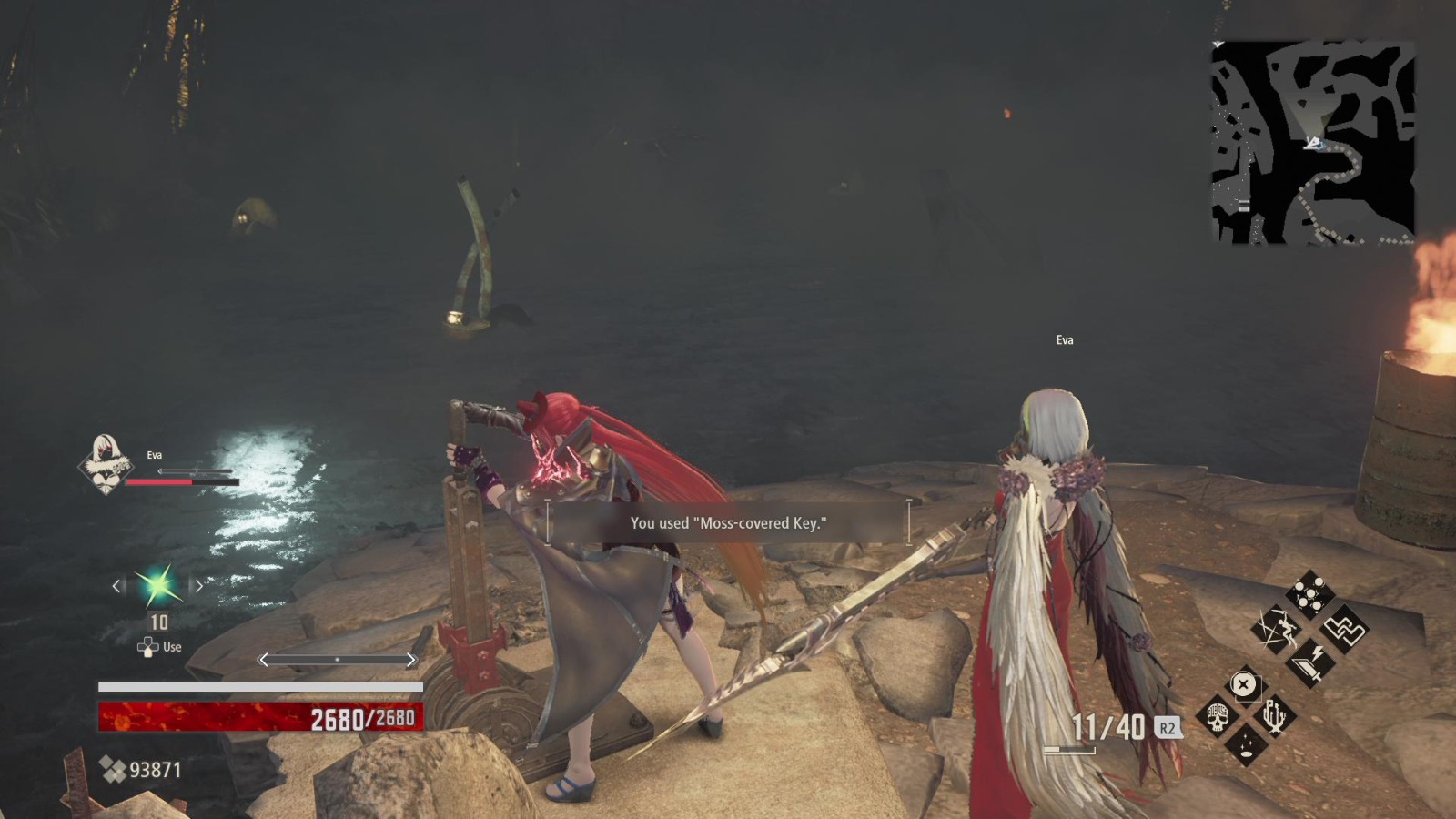This screenshot has width=1456, height=819.
Task: Click the right chevron on the arrow gauge
Action: pyautogui.click(x=411, y=659)
